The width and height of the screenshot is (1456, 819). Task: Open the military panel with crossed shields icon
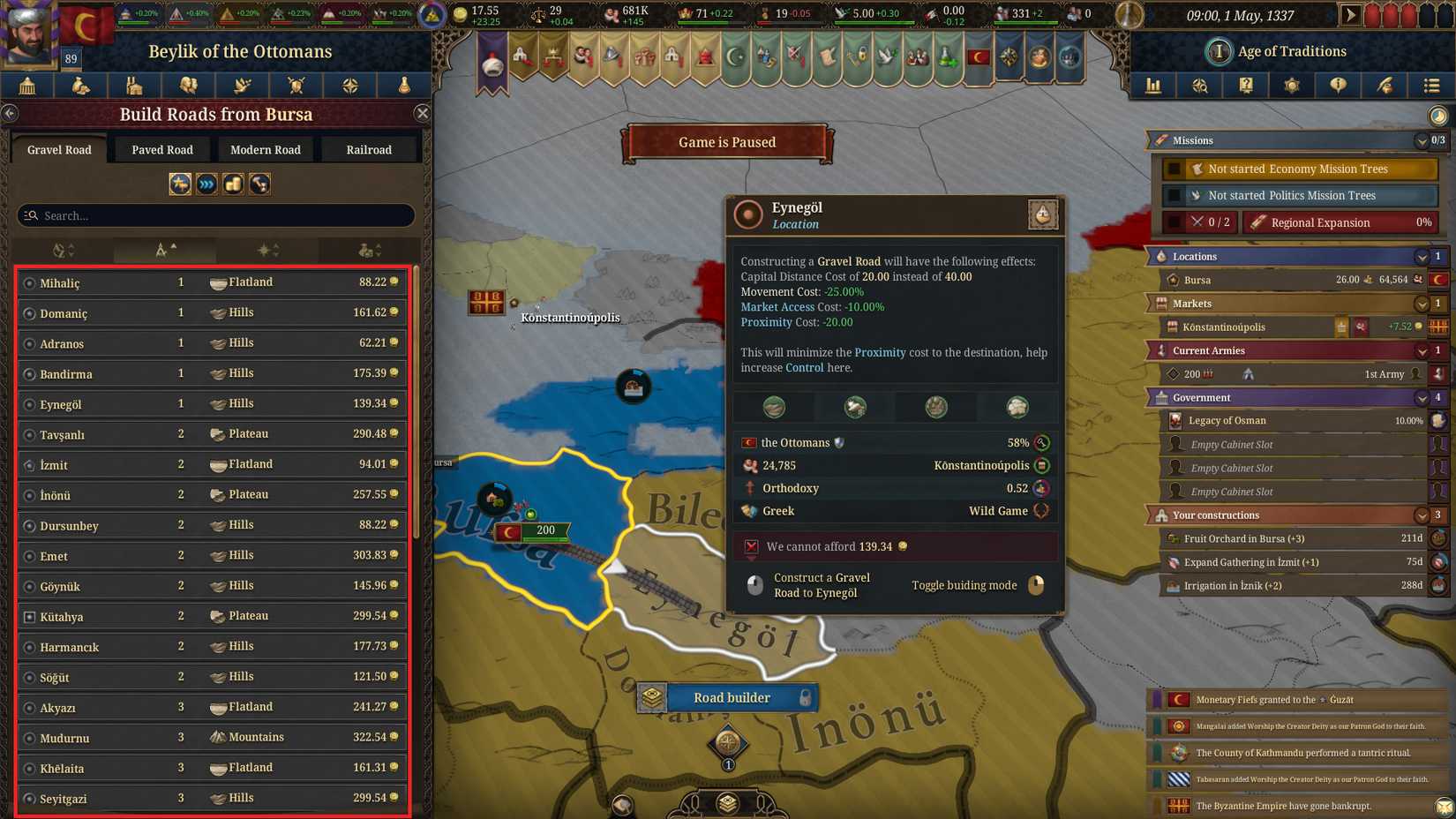pyautogui.click(x=296, y=86)
